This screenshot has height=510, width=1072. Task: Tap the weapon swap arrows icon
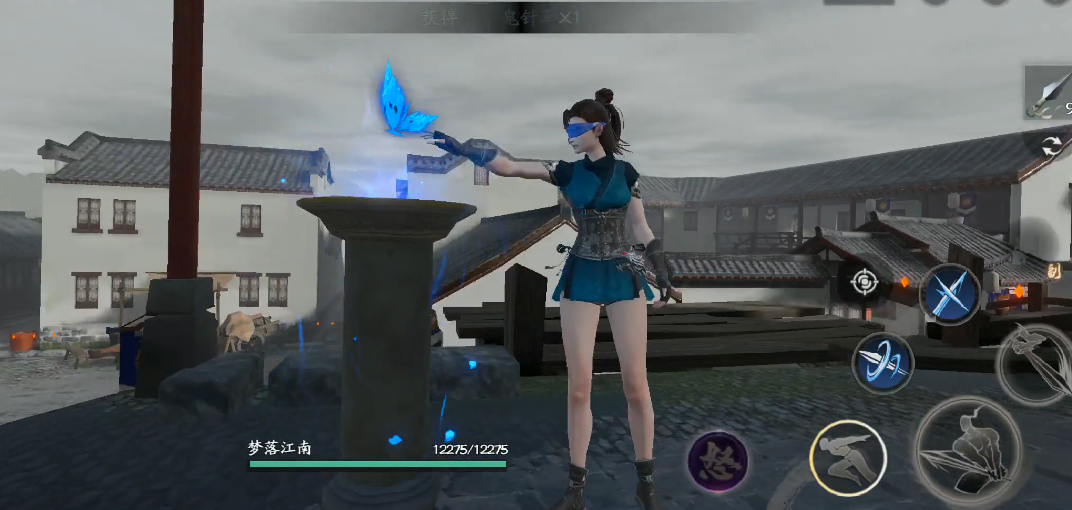[1051, 147]
